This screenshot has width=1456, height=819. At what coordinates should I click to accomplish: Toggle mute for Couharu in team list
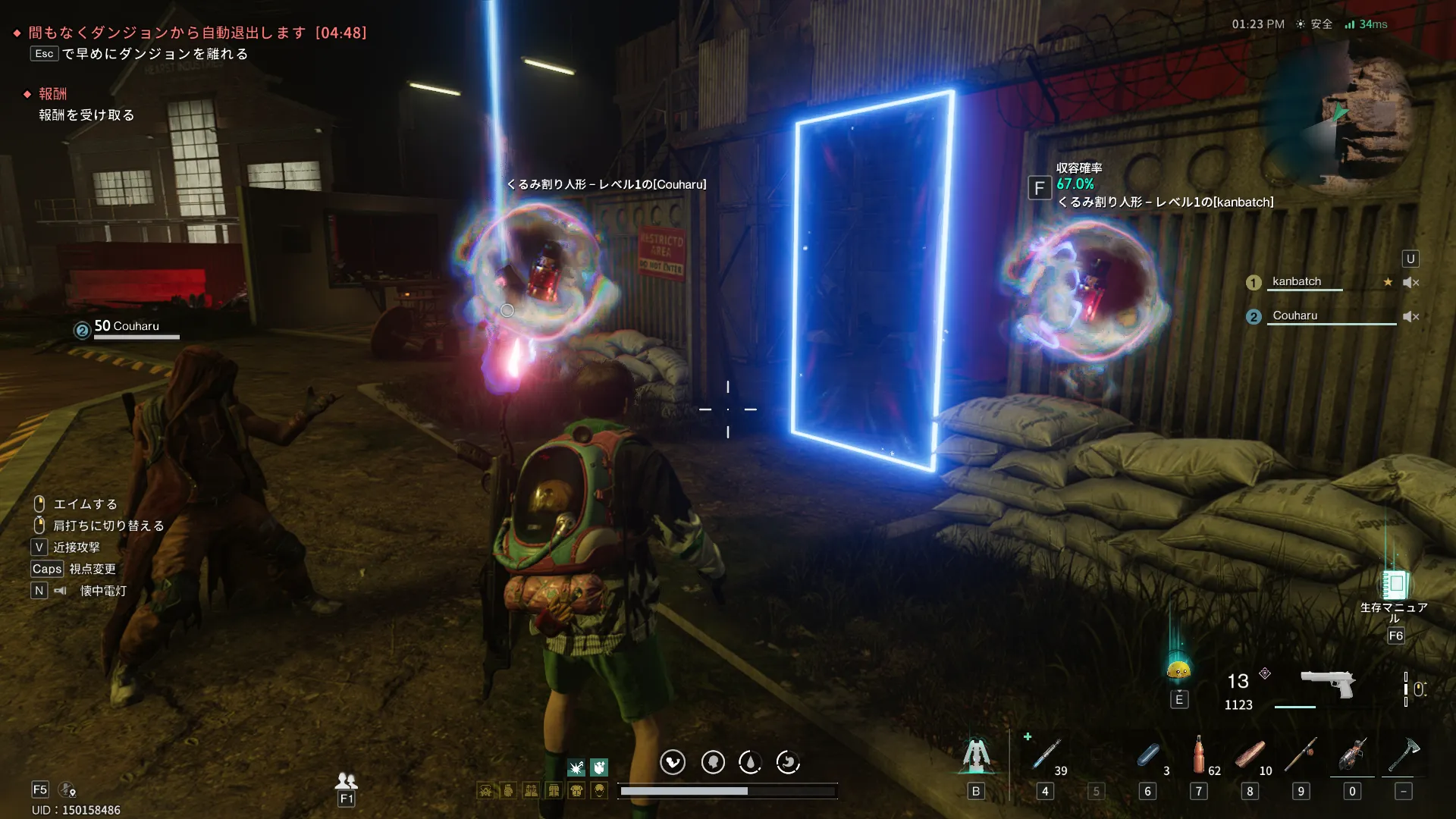tap(1410, 316)
